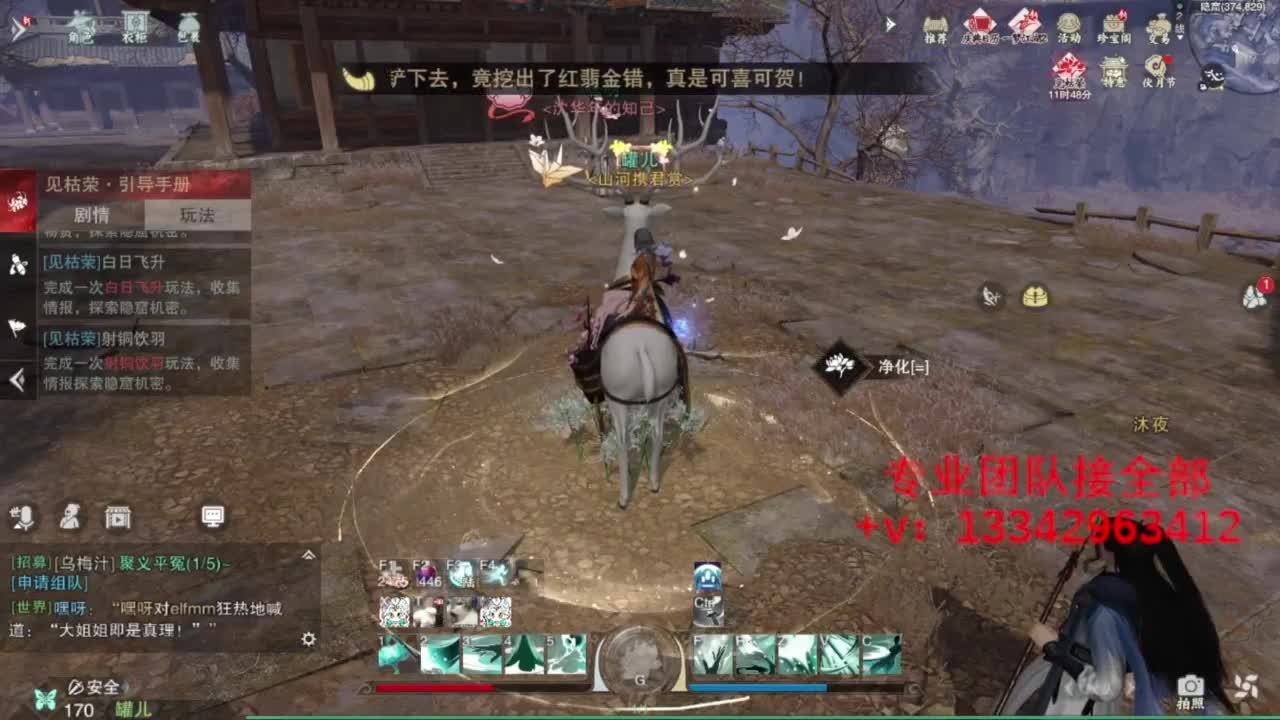Open the 包裹 inventory bag icon
Screen dimensions: 1280x720
point(188,25)
